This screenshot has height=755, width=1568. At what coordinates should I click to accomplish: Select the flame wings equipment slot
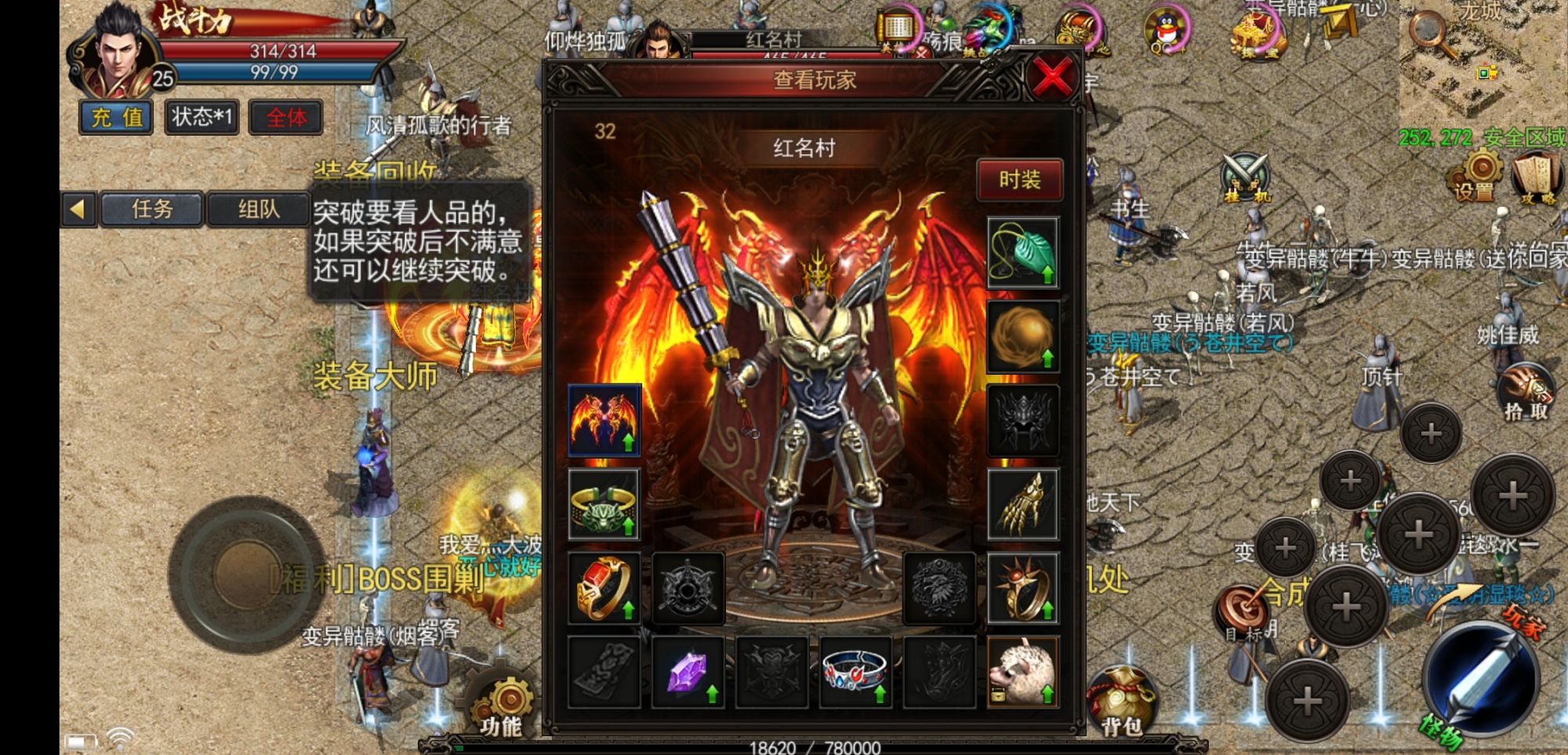click(x=604, y=420)
